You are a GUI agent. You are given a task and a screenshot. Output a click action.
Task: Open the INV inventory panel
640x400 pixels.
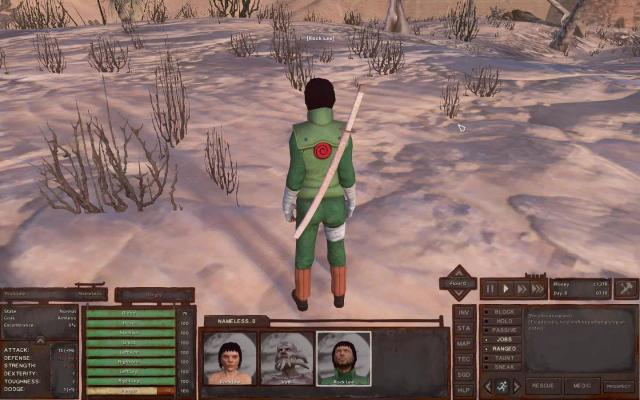(x=463, y=311)
